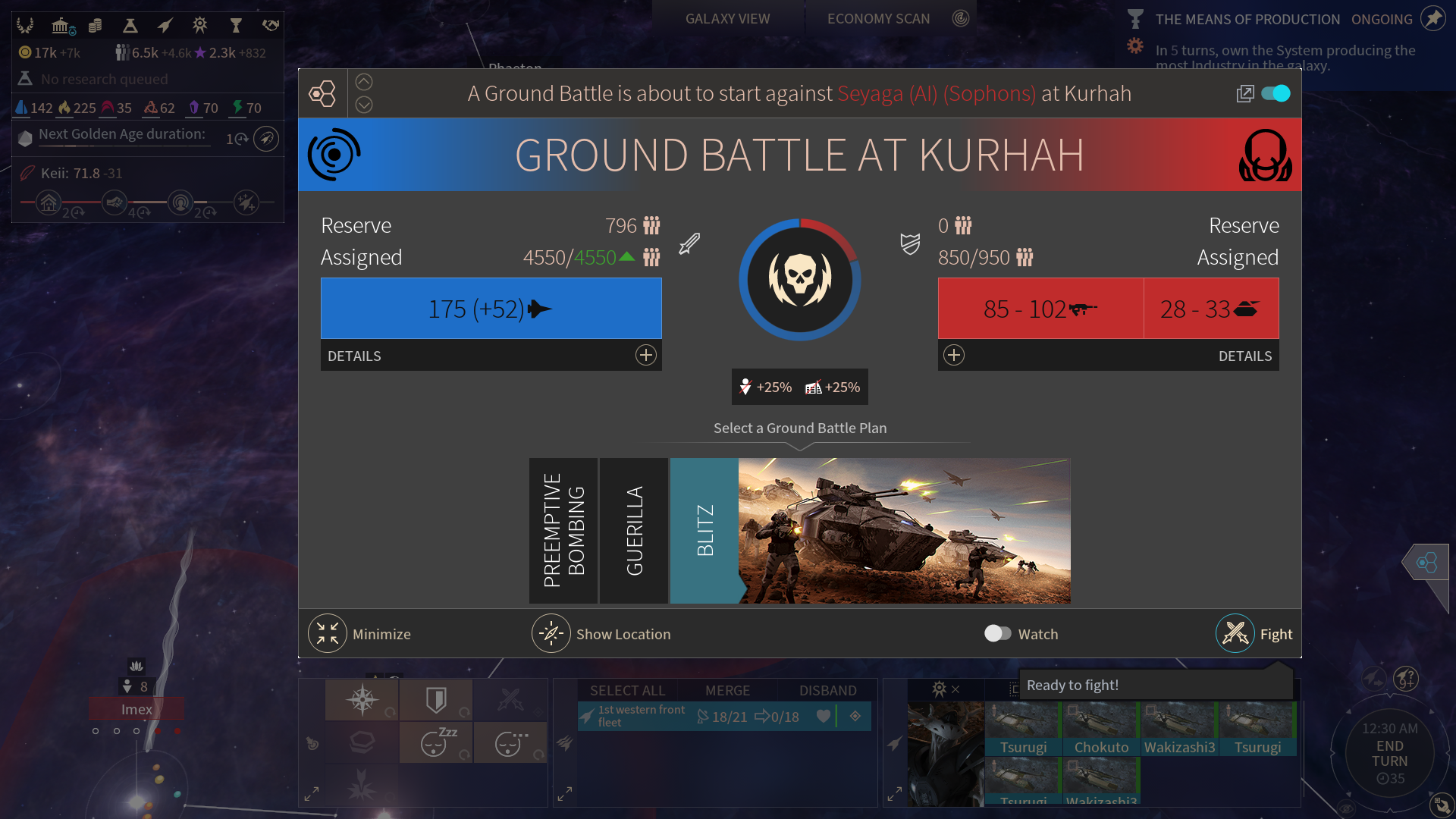Expand the defender's DETAILS panel
Image resolution: width=1456 pixels, height=819 pixels.
click(954, 355)
